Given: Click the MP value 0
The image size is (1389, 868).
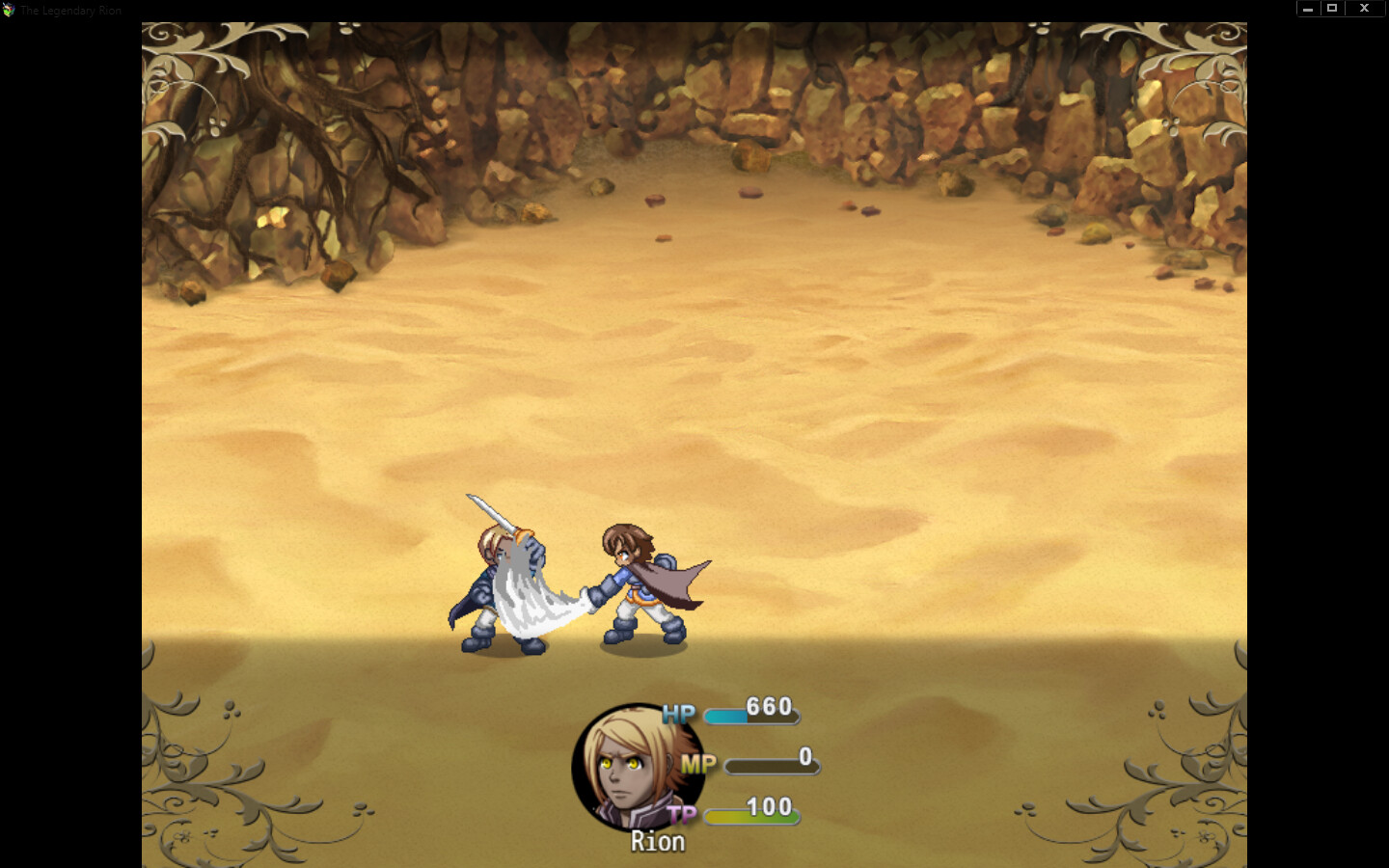Looking at the screenshot, I should (x=803, y=755).
